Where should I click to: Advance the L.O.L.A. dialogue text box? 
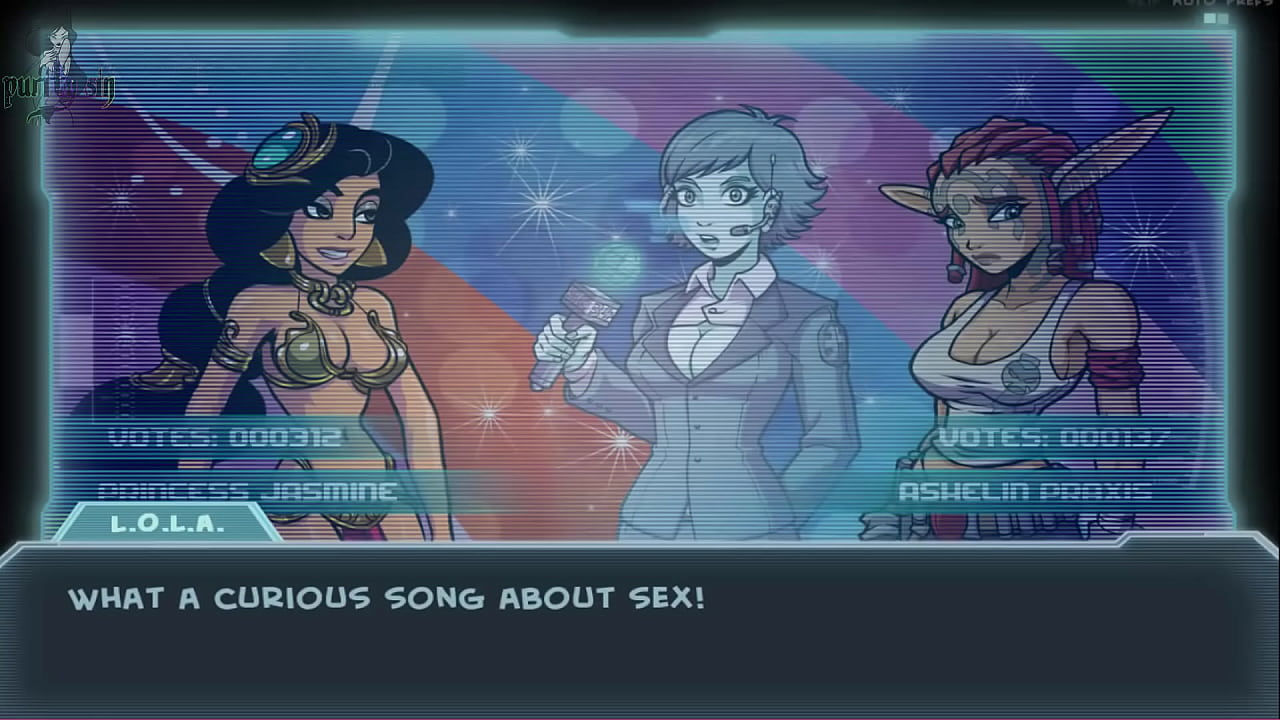(640, 630)
